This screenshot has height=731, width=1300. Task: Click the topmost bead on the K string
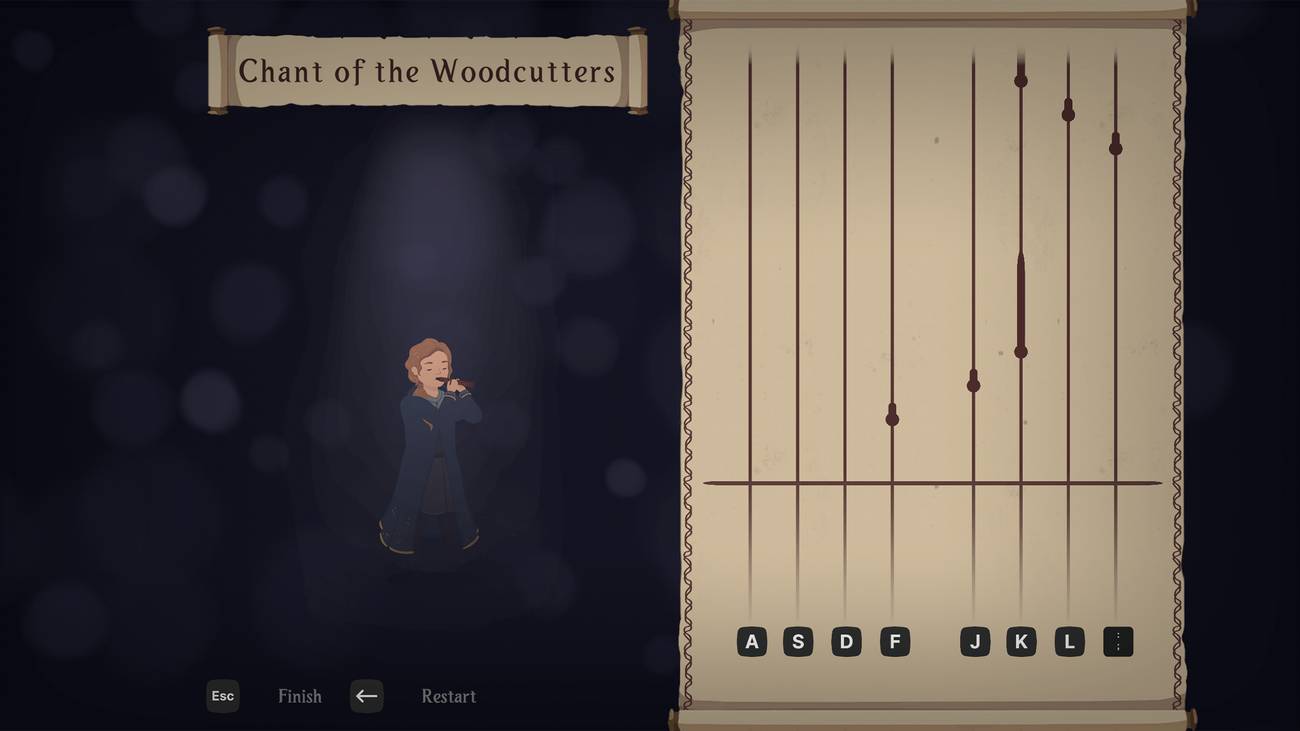point(1019,80)
